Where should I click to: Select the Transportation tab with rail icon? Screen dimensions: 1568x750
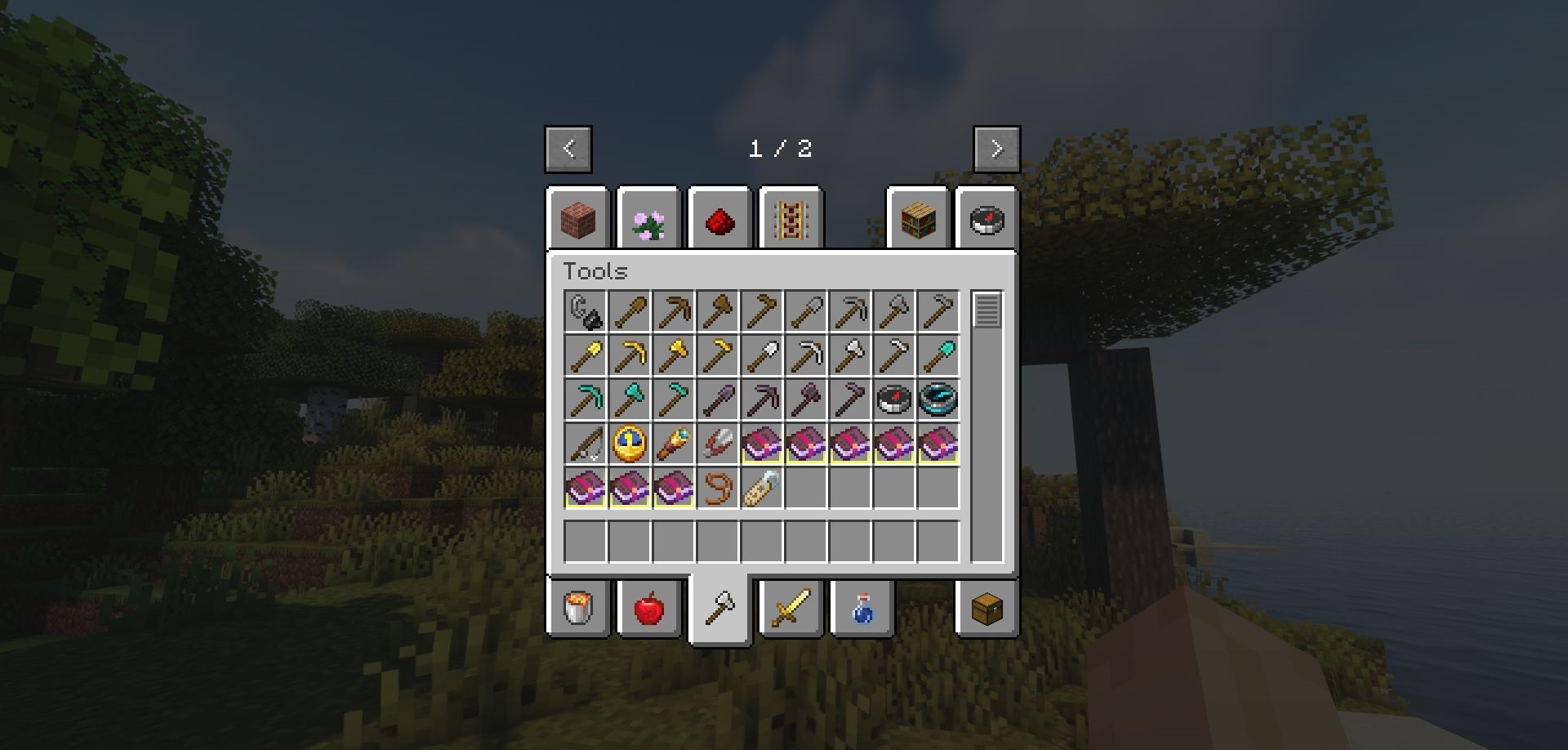pos(791,219)
